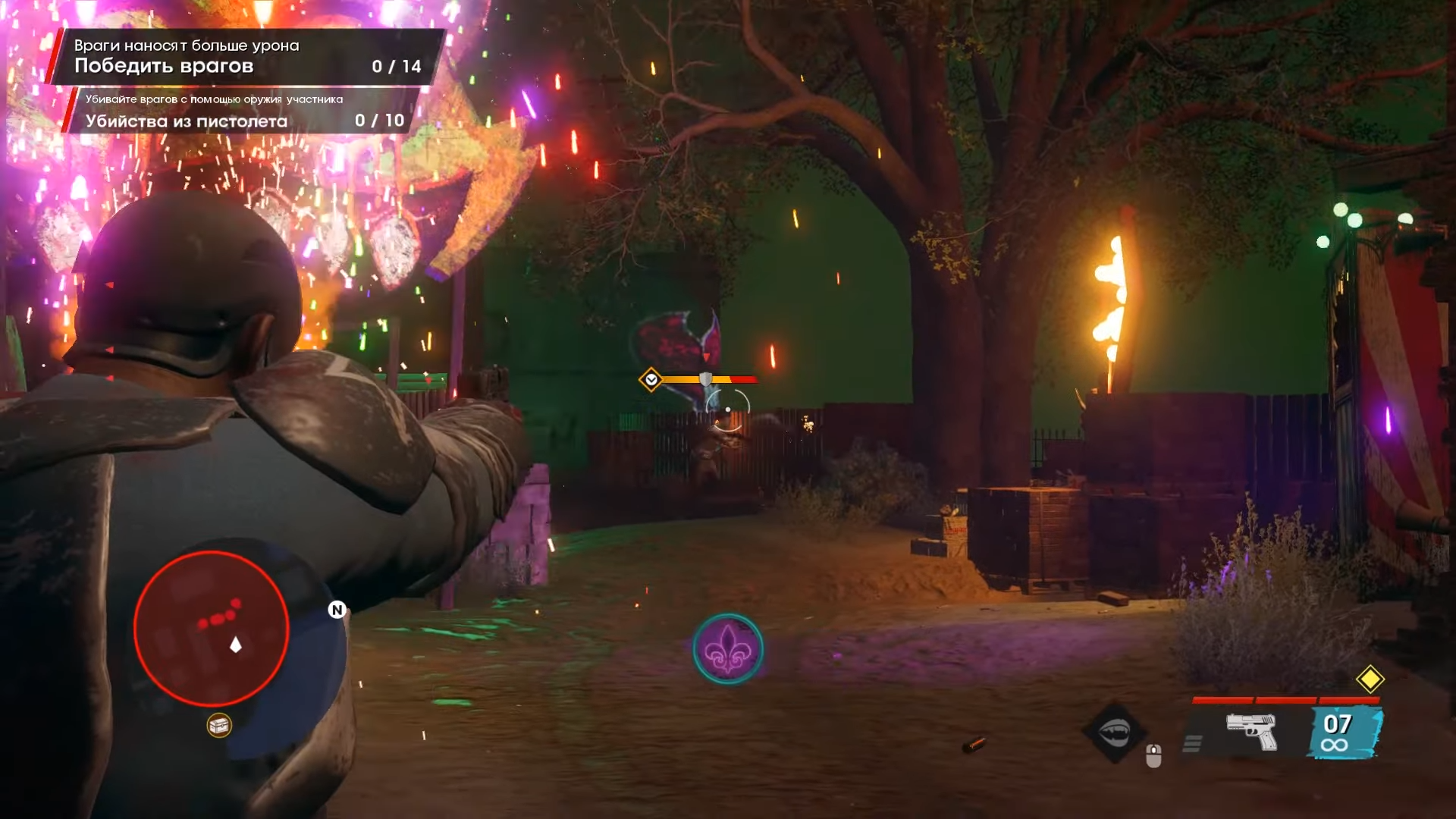Screen dimensions: 1456x819
Task: Click the purple fleur-de-lis Saints marker
Action: (x=727, y=649)
